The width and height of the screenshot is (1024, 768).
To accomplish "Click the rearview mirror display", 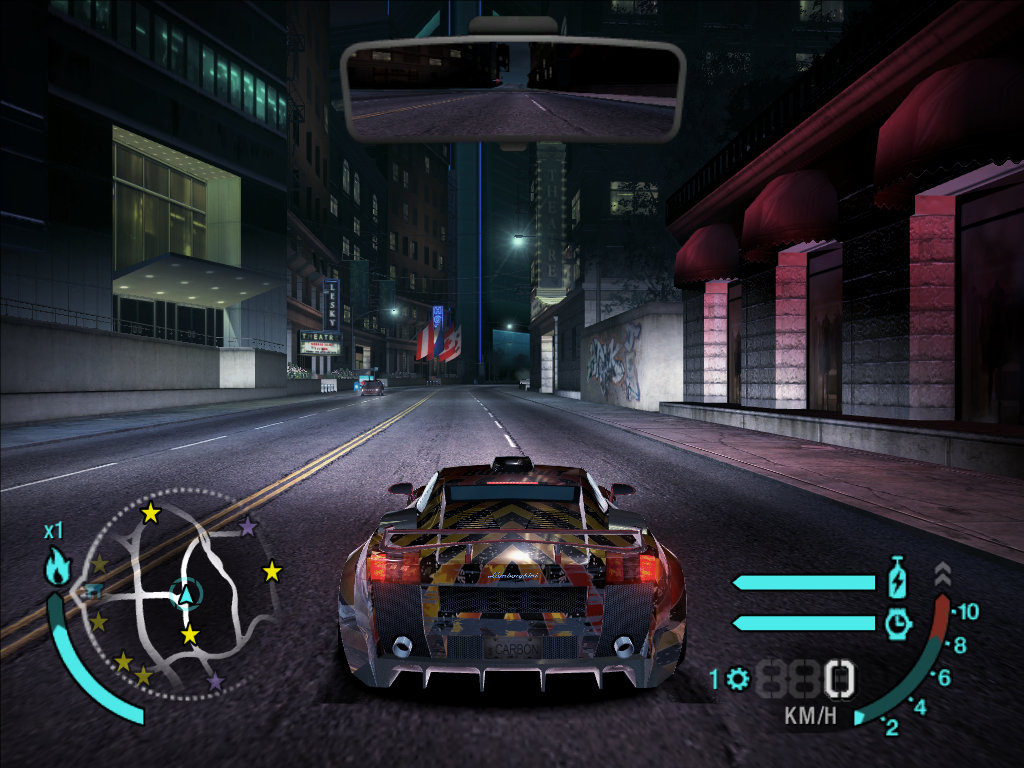I will (x=512, y=88).
